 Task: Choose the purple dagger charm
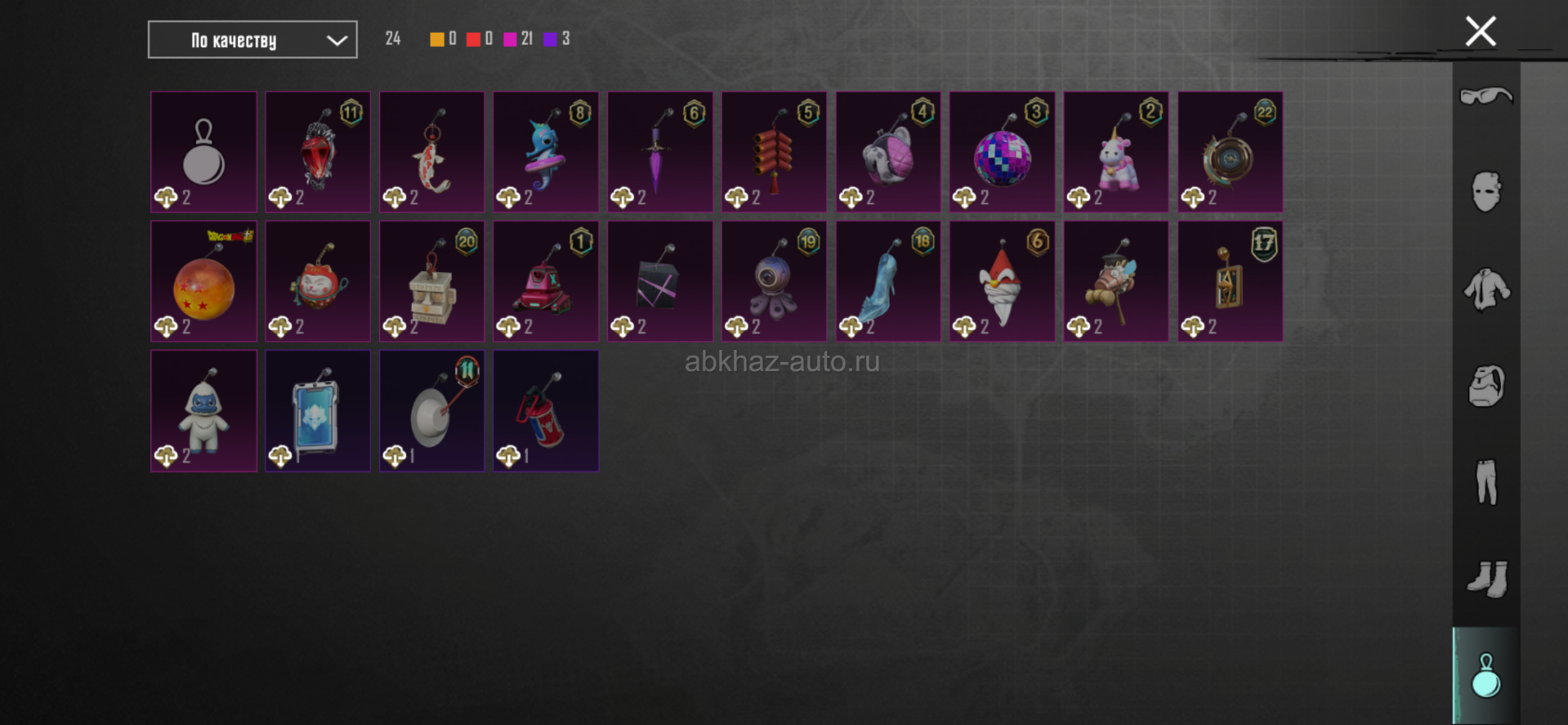(659, 153)
